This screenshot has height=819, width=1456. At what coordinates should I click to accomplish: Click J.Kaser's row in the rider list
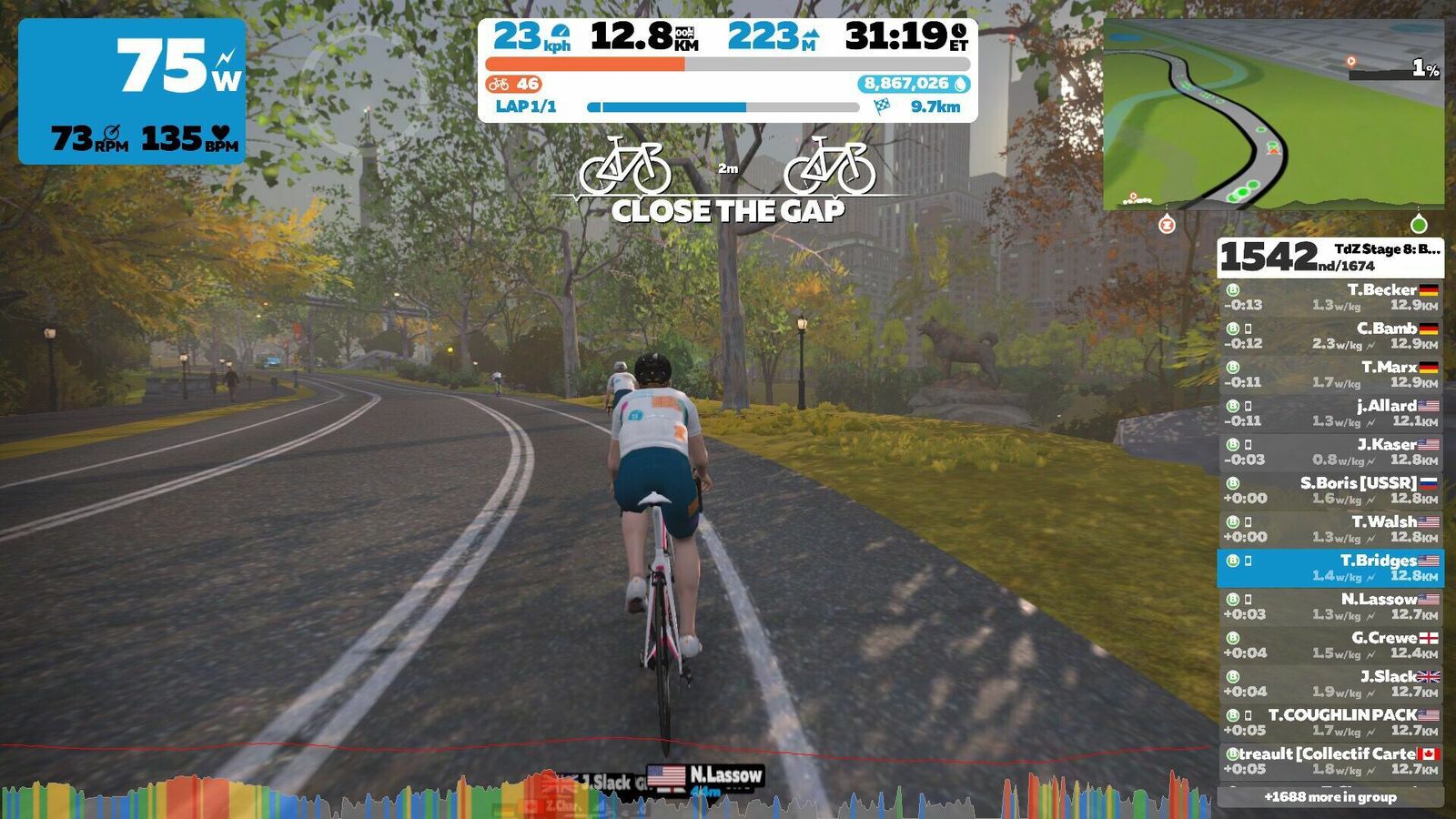point(1330,452)
